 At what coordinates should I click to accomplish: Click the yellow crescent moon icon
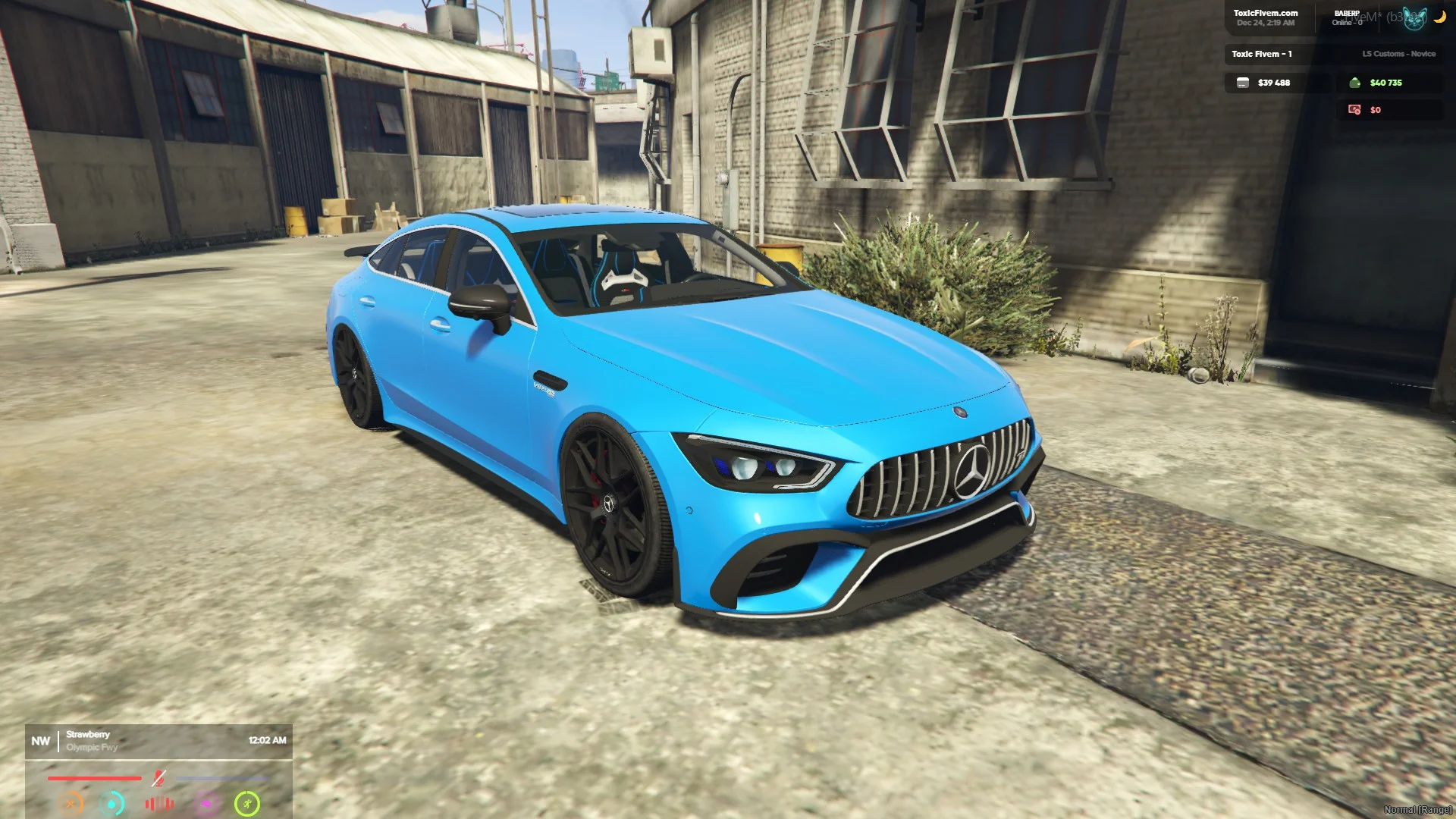coord(1439,17)
